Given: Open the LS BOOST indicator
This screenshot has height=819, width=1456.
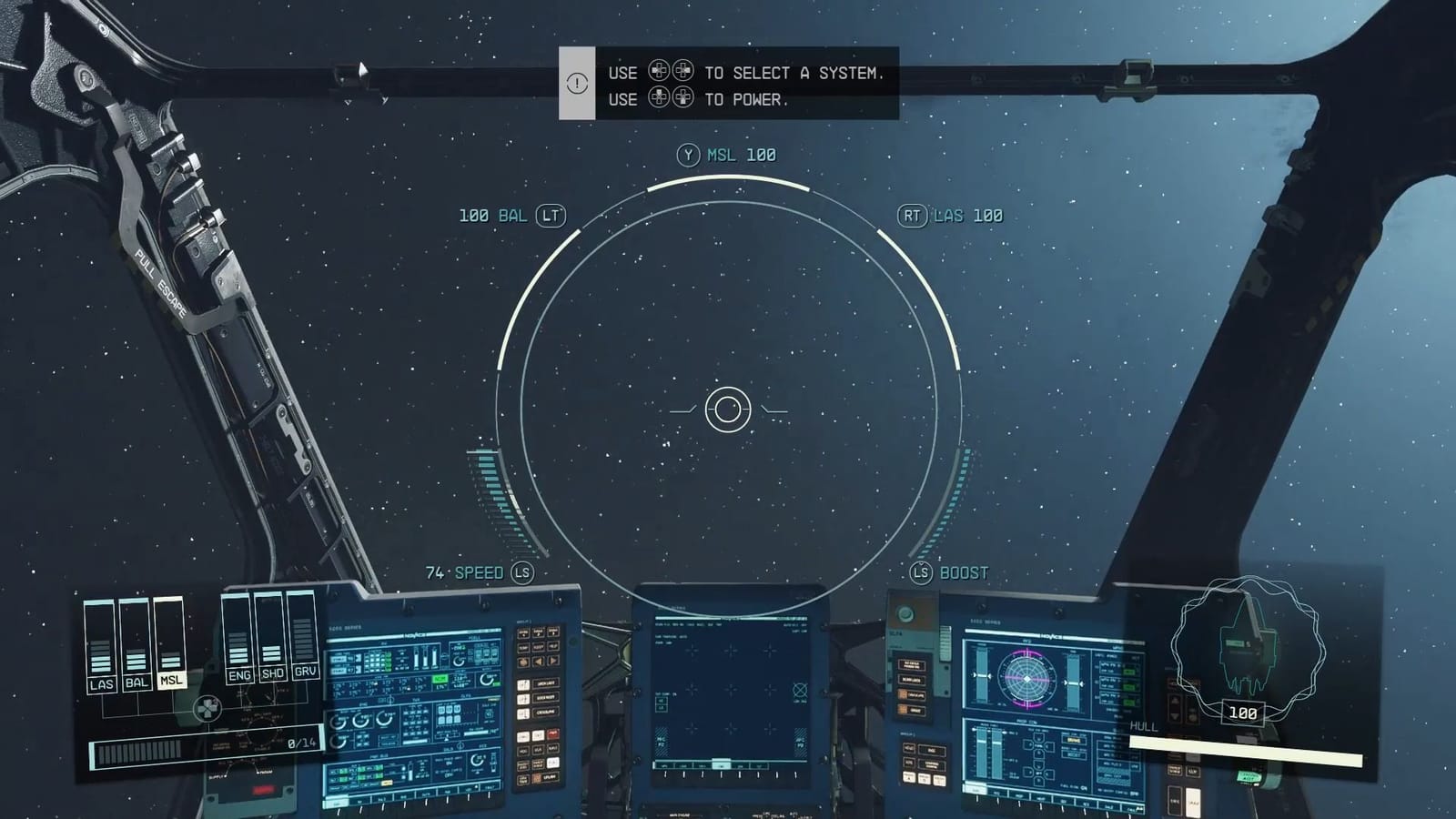Looking at the screenshot, I should [949, 572].
